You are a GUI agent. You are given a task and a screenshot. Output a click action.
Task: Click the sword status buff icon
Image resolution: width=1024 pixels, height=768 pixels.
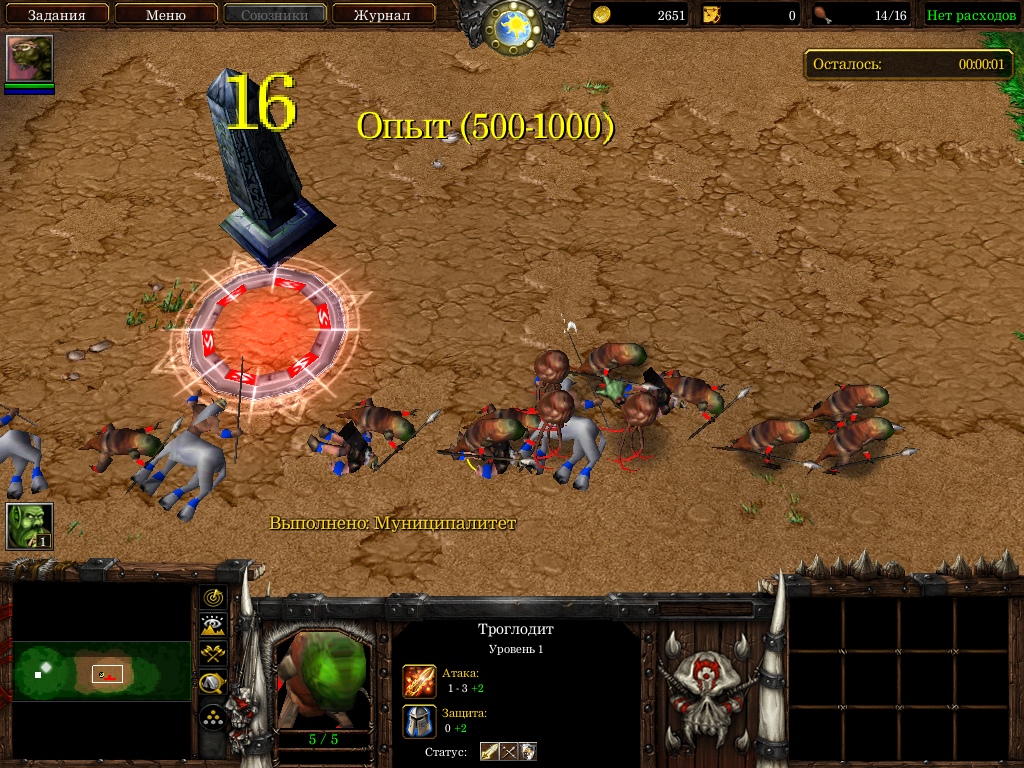[x=489, y=751]
